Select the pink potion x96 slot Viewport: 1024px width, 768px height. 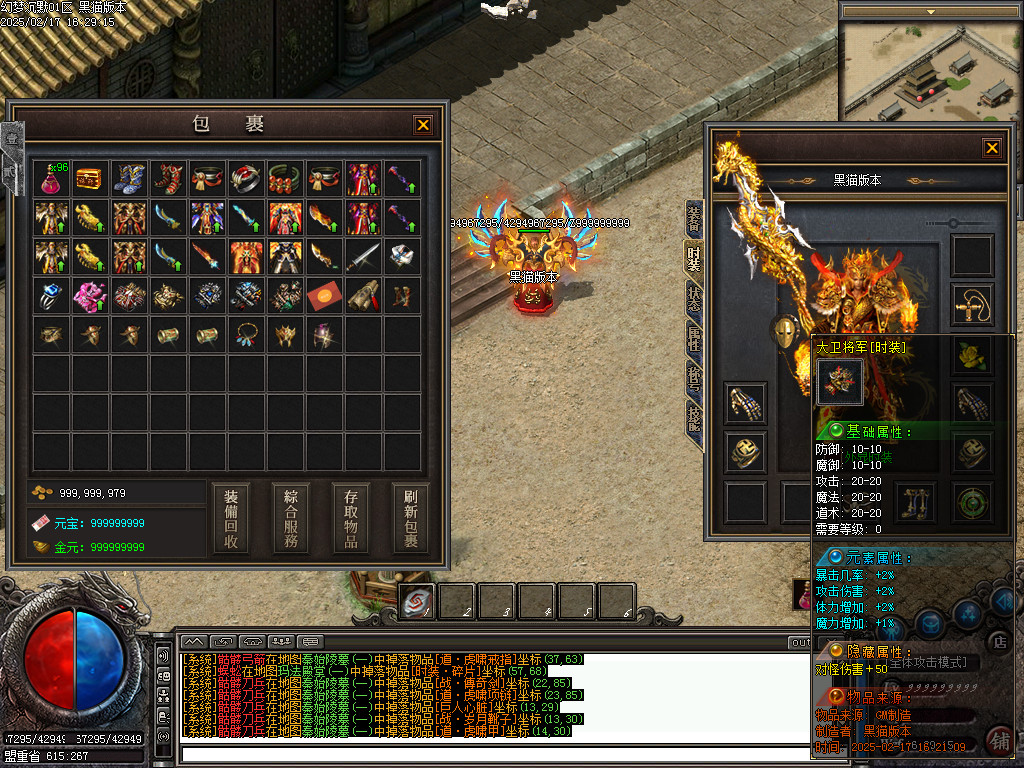point(51,179)
